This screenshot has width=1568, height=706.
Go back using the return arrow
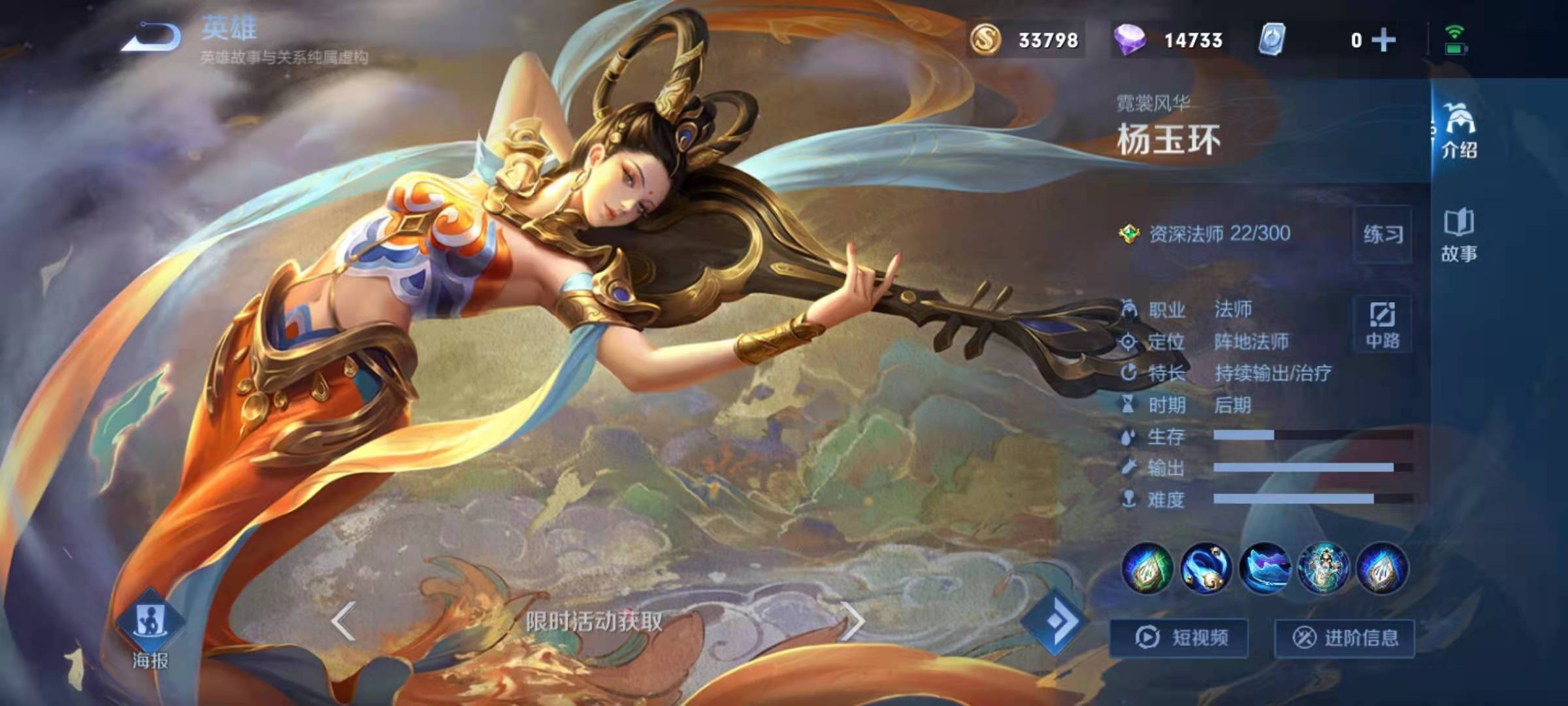click(152, 37)
